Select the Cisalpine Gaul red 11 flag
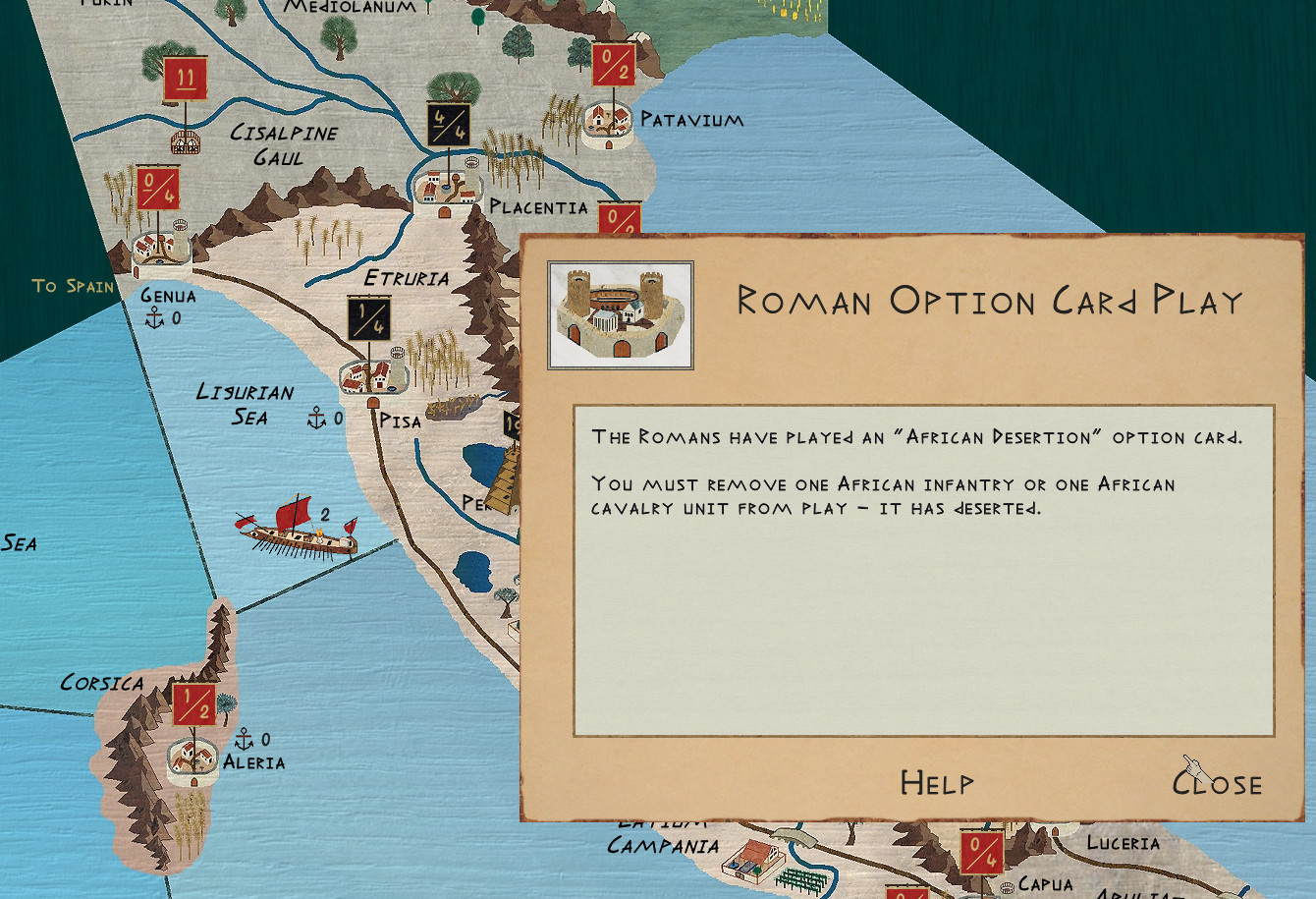Screen dimensions: 1316x899 (185, 80)
